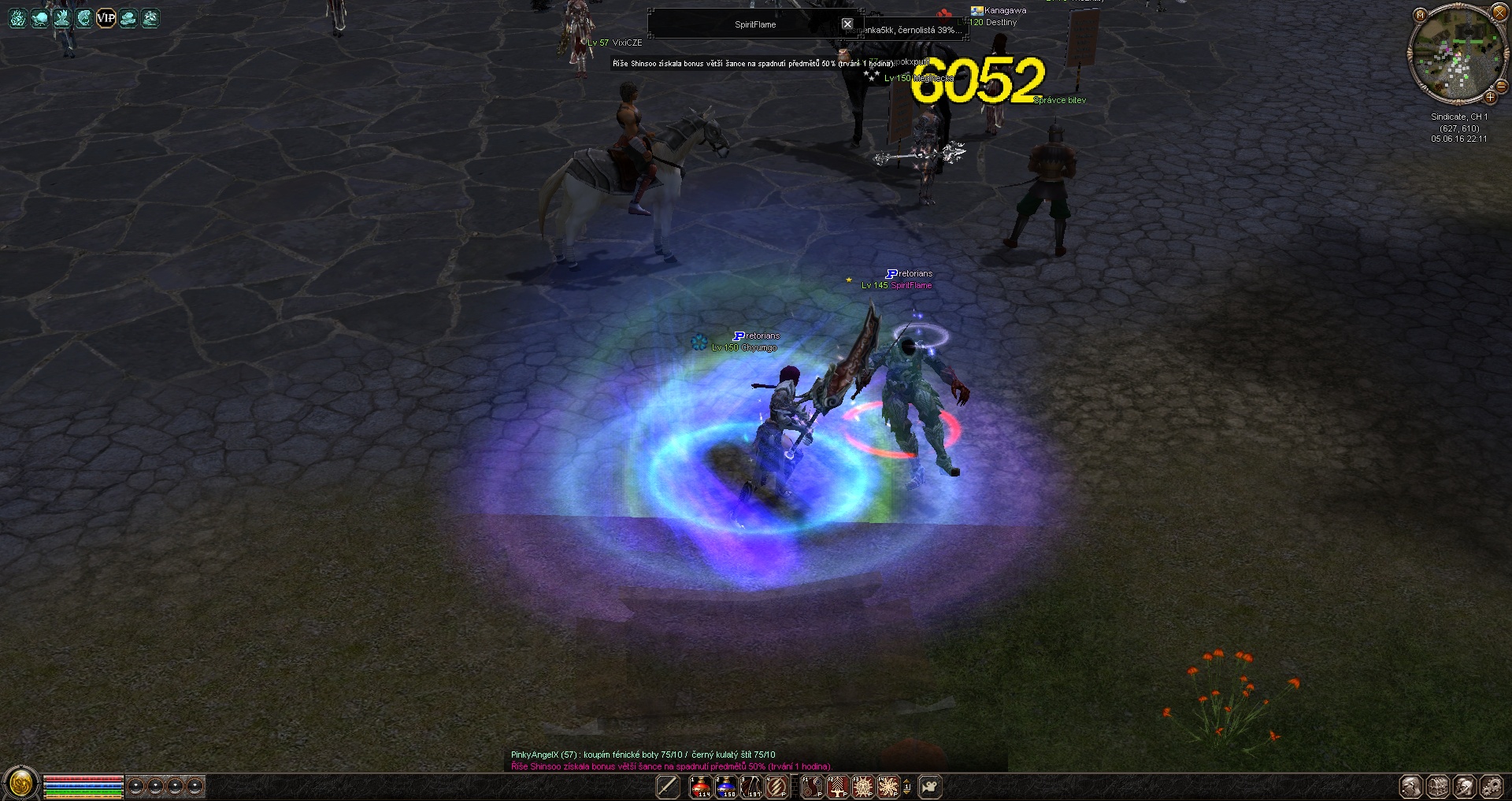Open the game options gears
Image resolution: width=1512 pixels, height=801 pixels.
point(1492,786)
